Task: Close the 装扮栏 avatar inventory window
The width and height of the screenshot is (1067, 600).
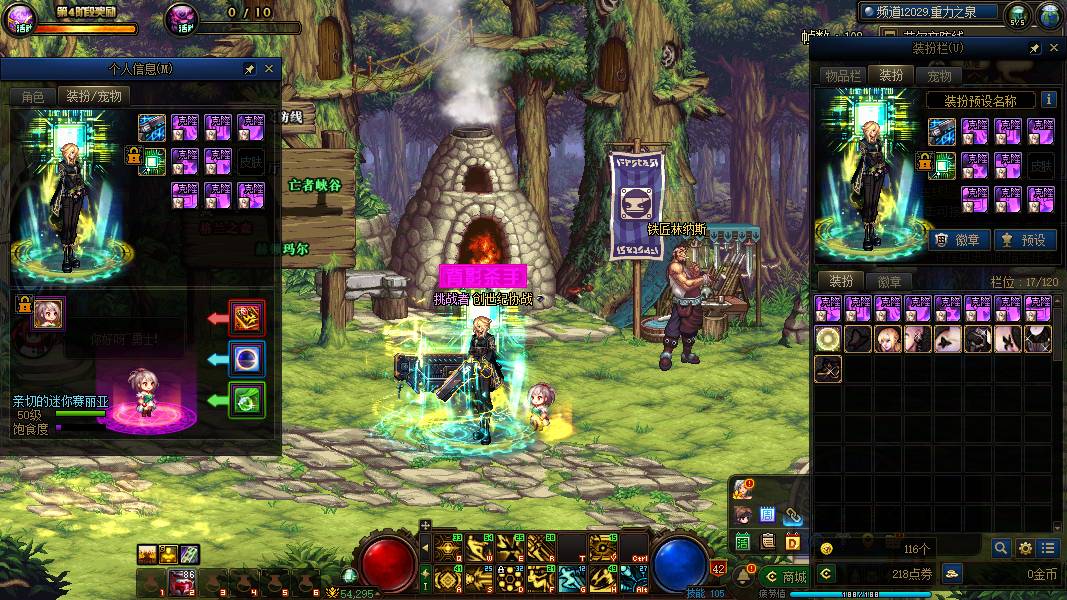Action: (1054, 47)
